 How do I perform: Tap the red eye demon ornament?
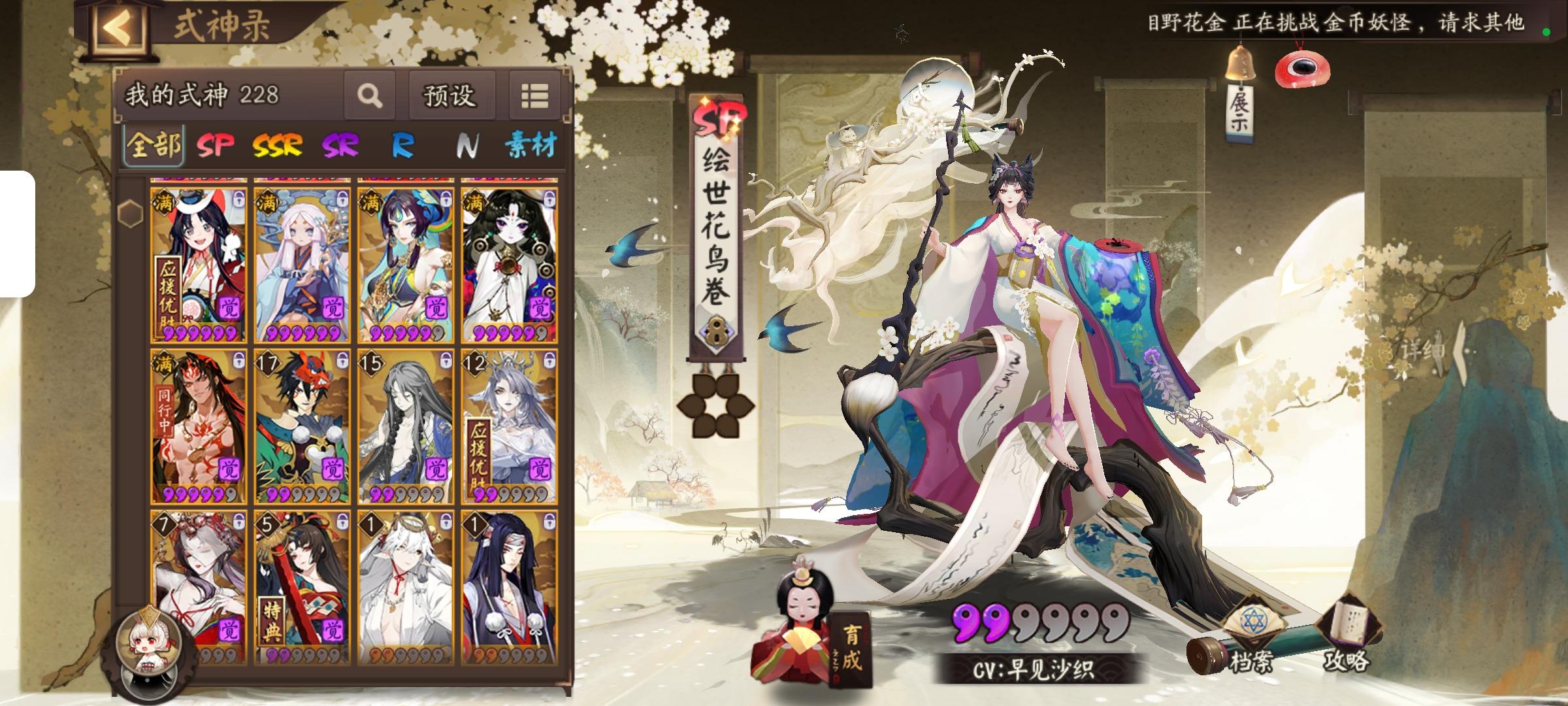point(1302,67)
